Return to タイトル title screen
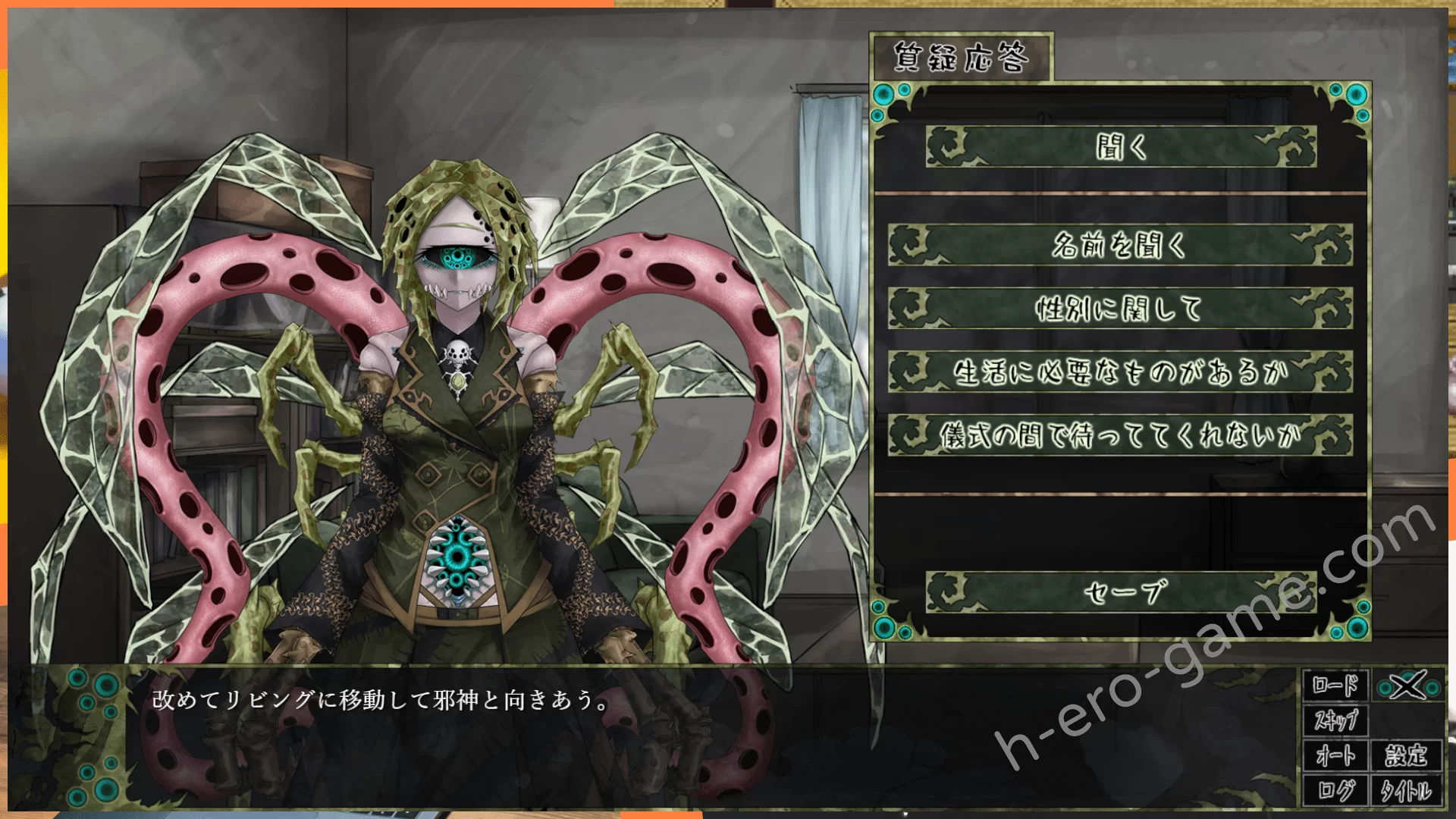This screenshot has width=1456, height=819. pos(1406,790)
